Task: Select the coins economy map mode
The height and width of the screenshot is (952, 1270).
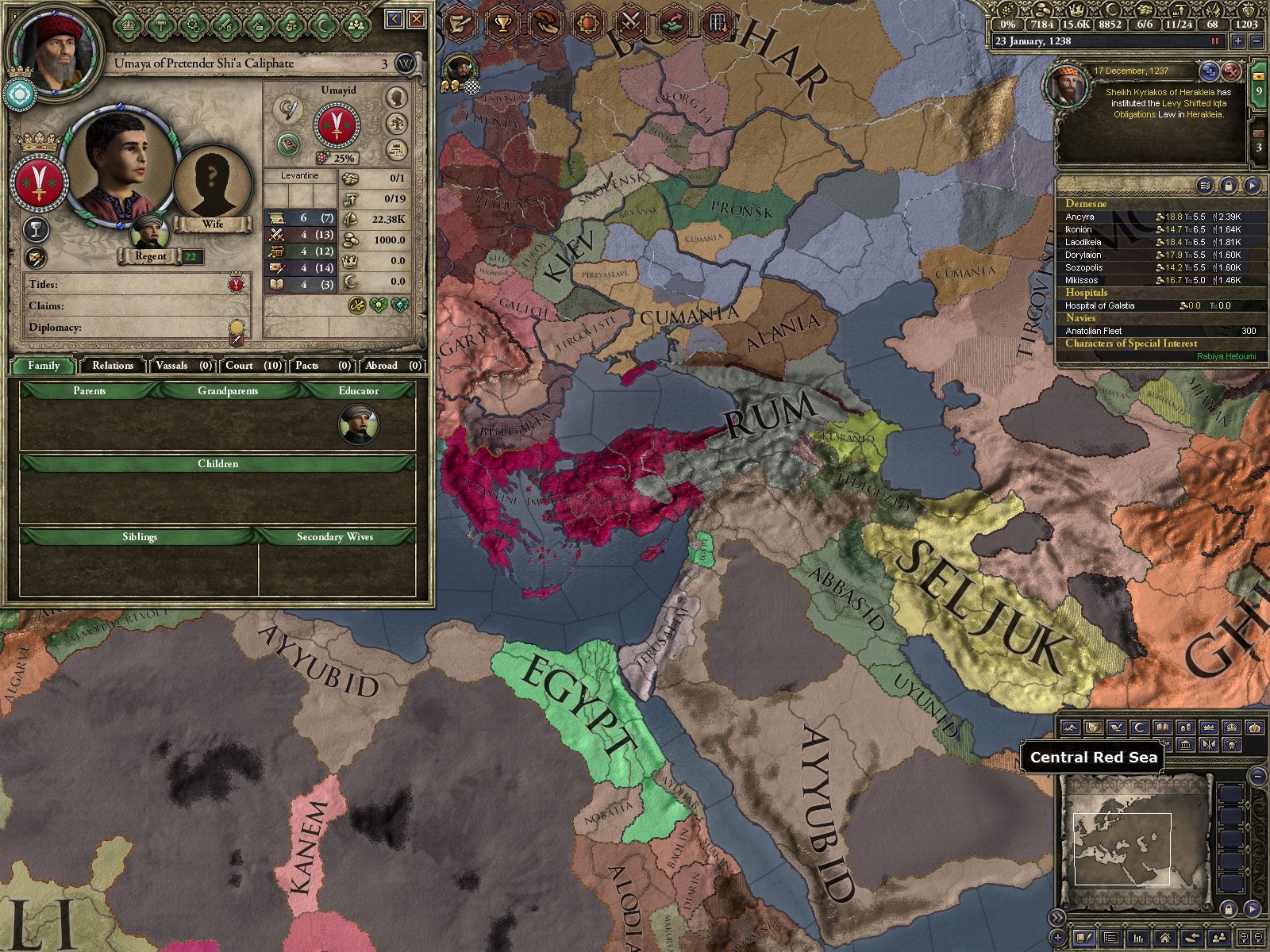Action: coord(1186,727)
